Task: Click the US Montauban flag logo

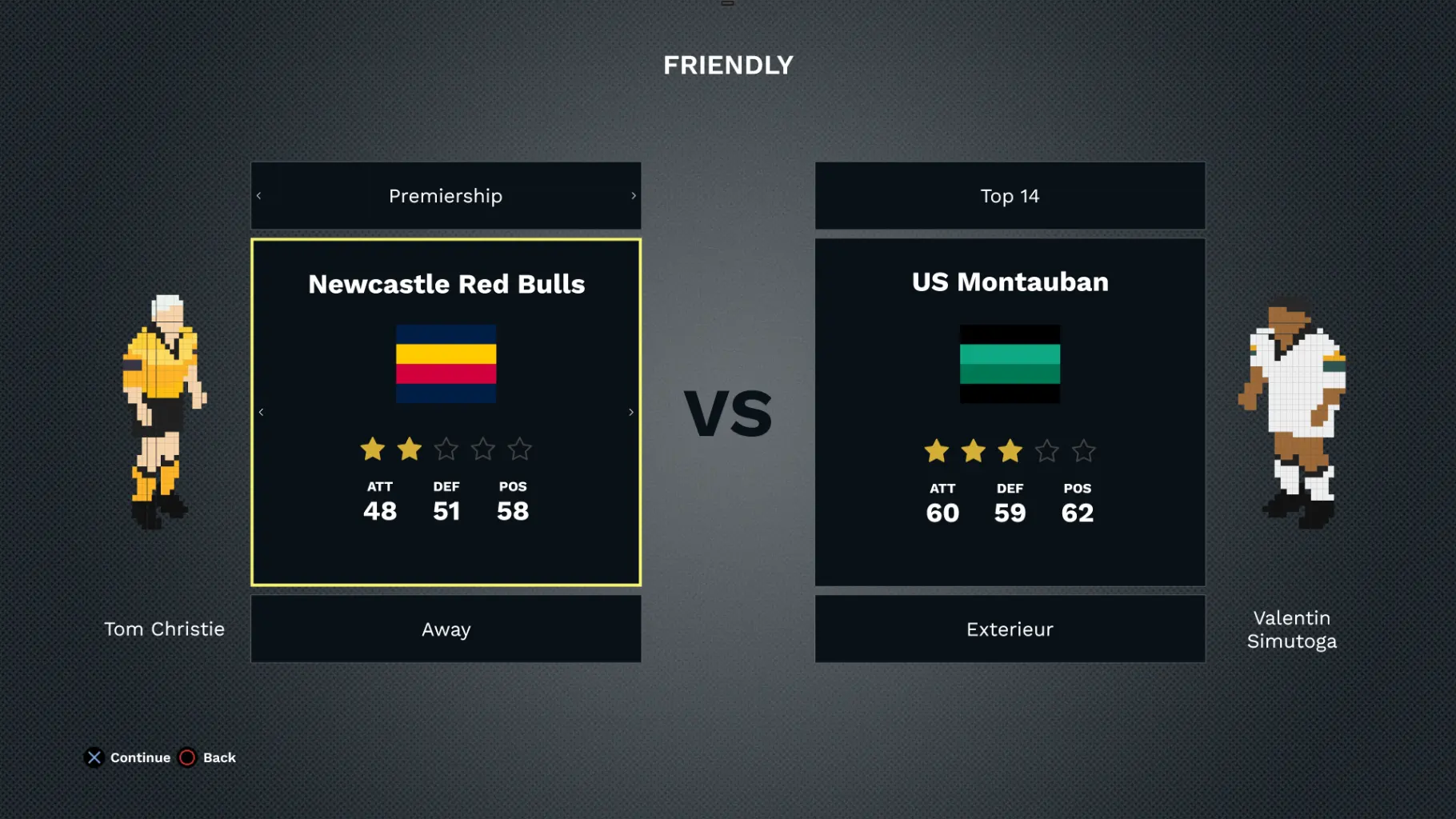Action: pos(1010,363)
